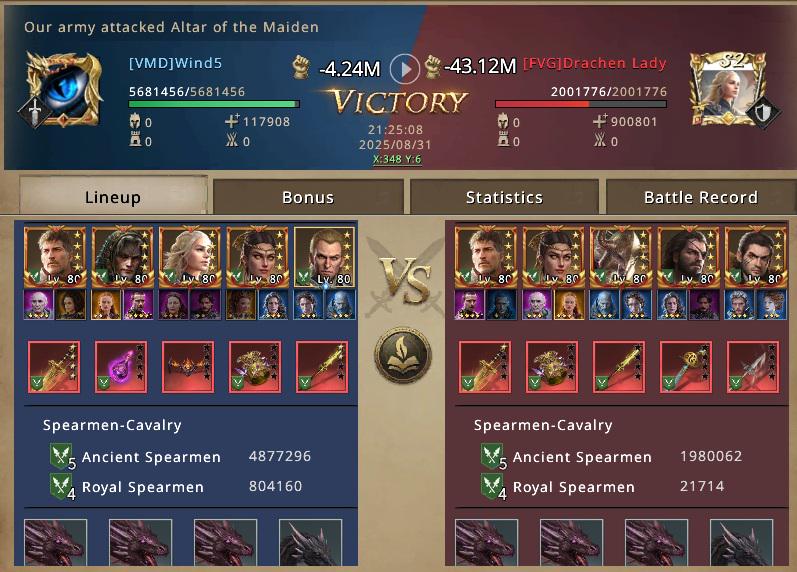Open the Bonus tab
This screenshot has width=797, height=572.
pyautogui.click(x=308, y=197)
